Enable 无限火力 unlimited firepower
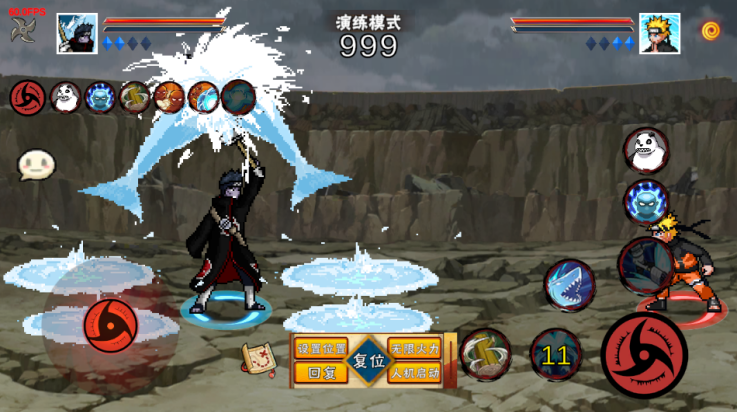This screenshot has width=737, height=412. tap(414, 349)
